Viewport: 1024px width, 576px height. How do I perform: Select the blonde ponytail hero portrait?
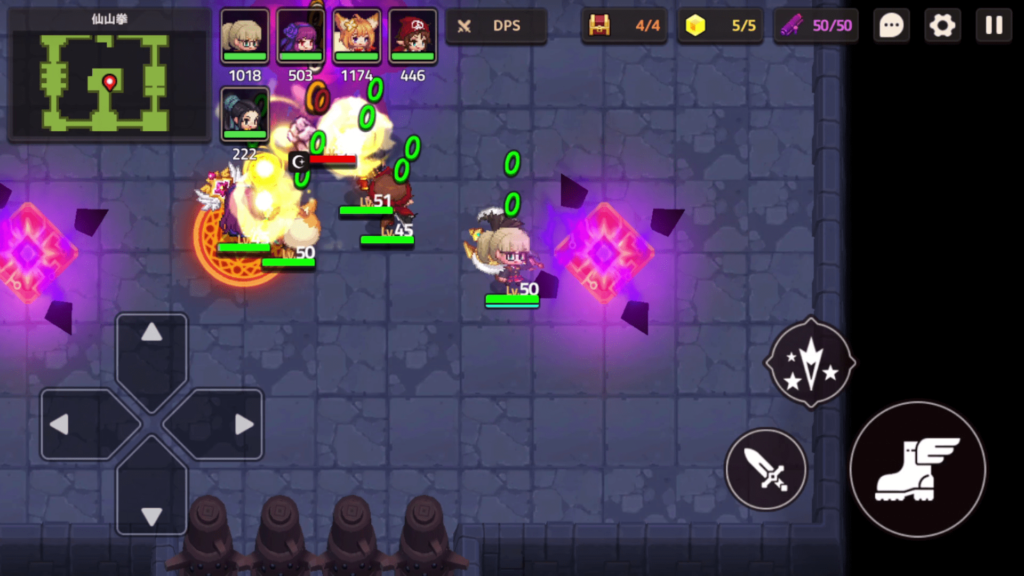[244, 36]
